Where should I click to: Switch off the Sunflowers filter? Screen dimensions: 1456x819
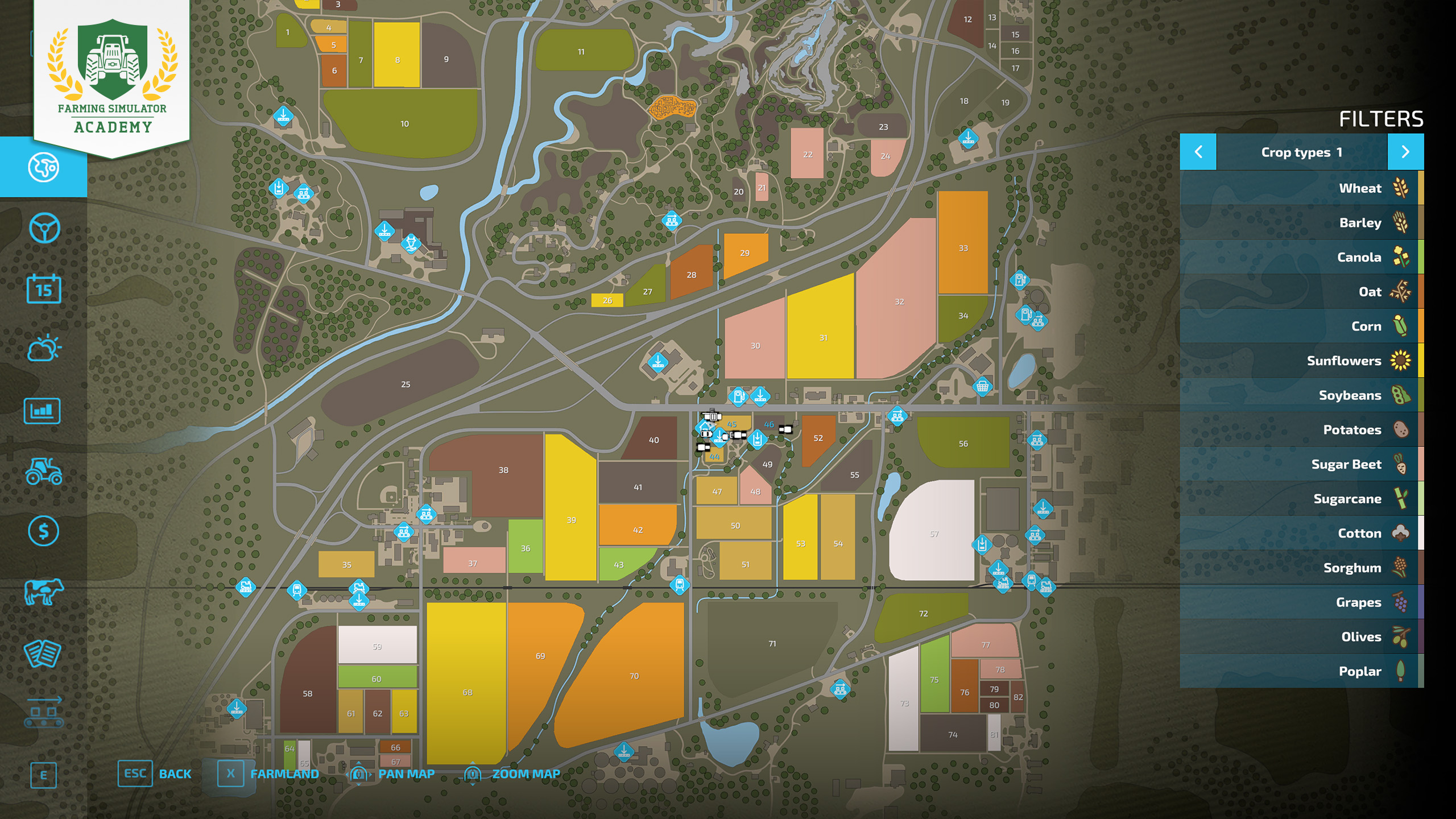point(1301,361)
